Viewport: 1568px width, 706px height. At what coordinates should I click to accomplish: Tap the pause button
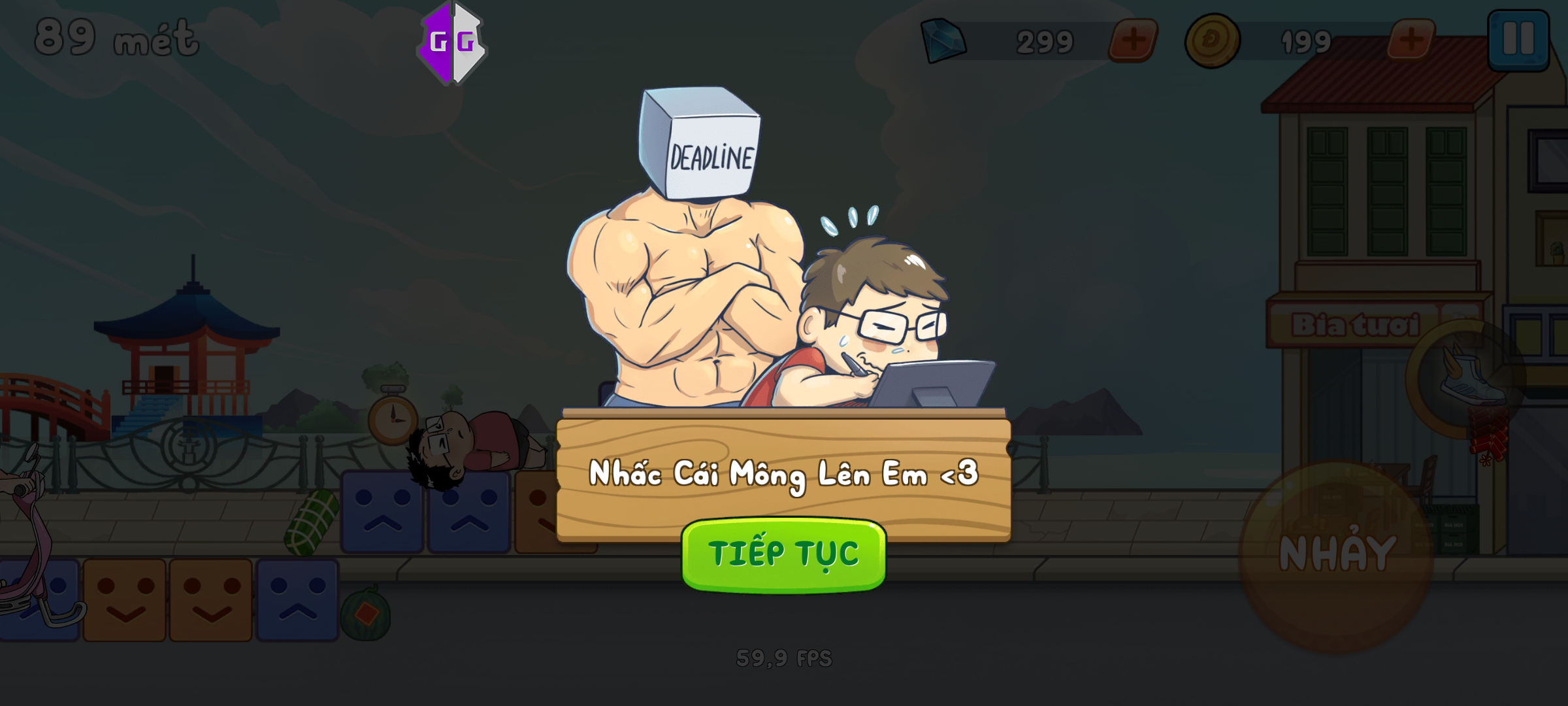(1518, 39)
